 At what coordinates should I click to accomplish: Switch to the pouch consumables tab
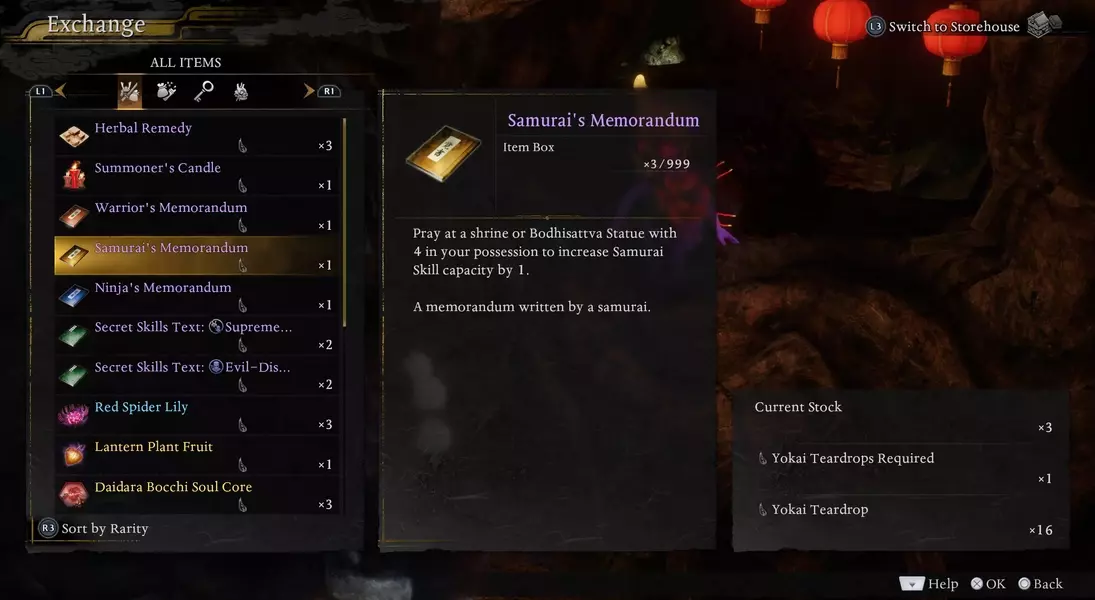click(x=166, y=92)
